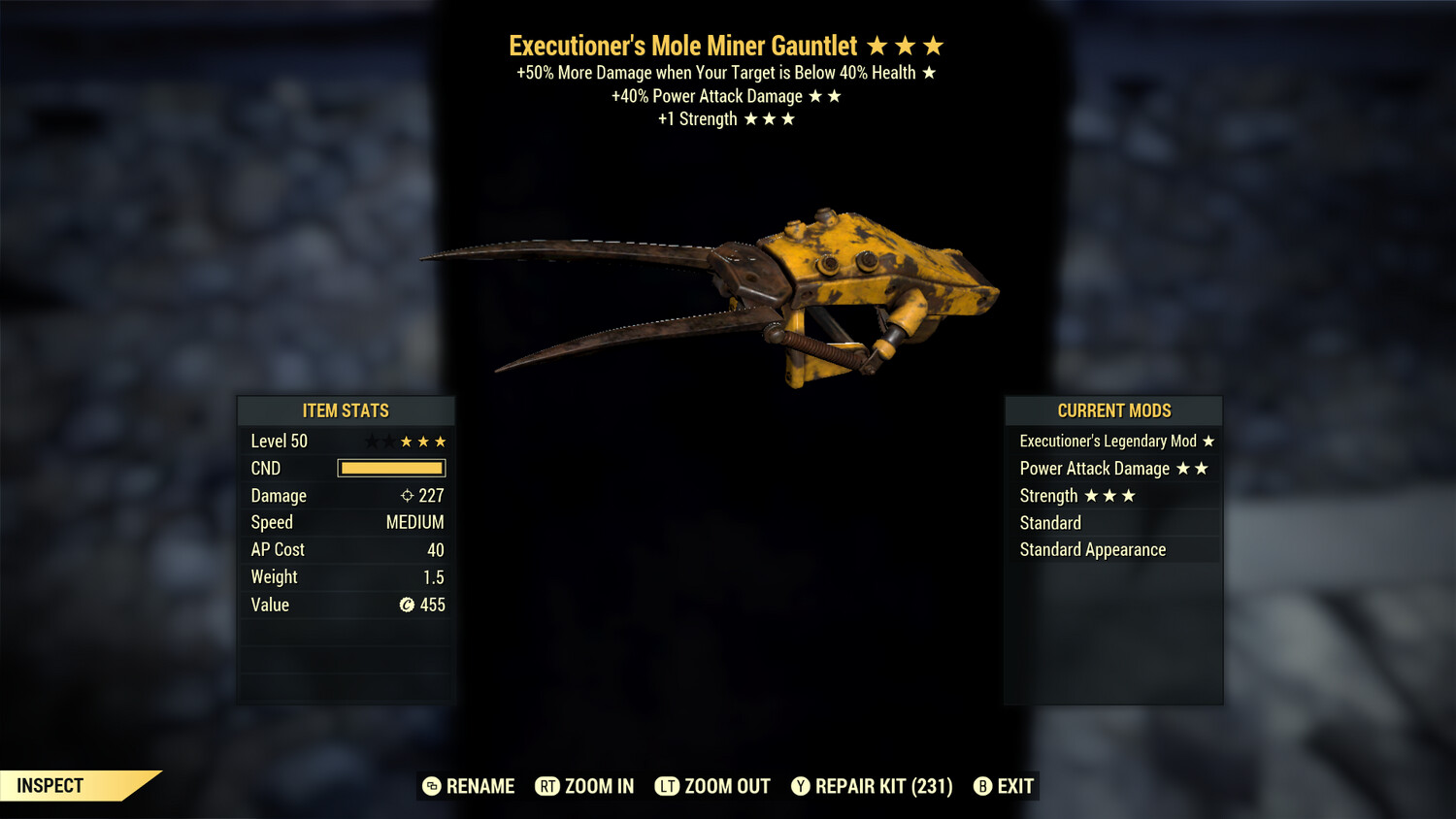Click the Y Repair Kit icon
The width and height of the screenshot is (1456, 819).
pos(801,786)
